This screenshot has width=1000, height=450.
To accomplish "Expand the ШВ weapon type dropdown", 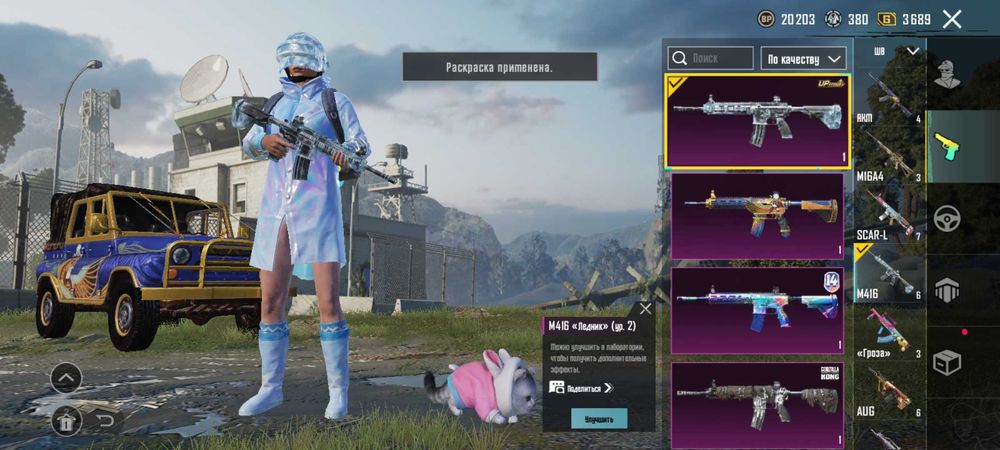I will click(896, 51).
